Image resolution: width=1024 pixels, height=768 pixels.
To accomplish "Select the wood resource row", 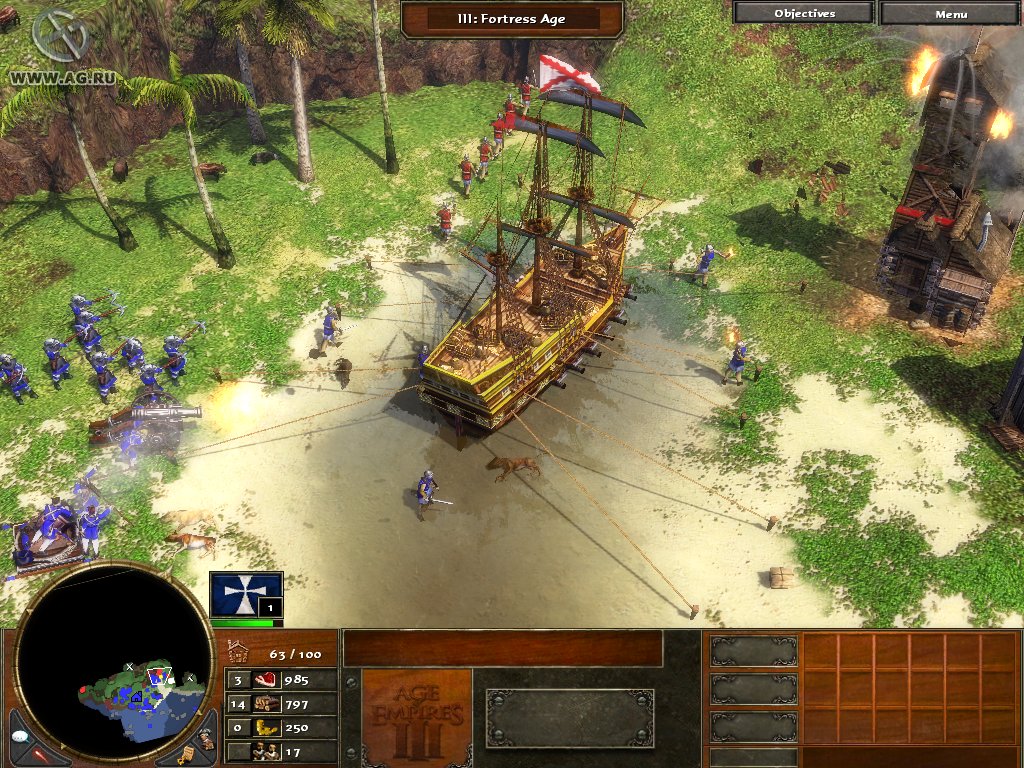I will [x=282, y=704].
